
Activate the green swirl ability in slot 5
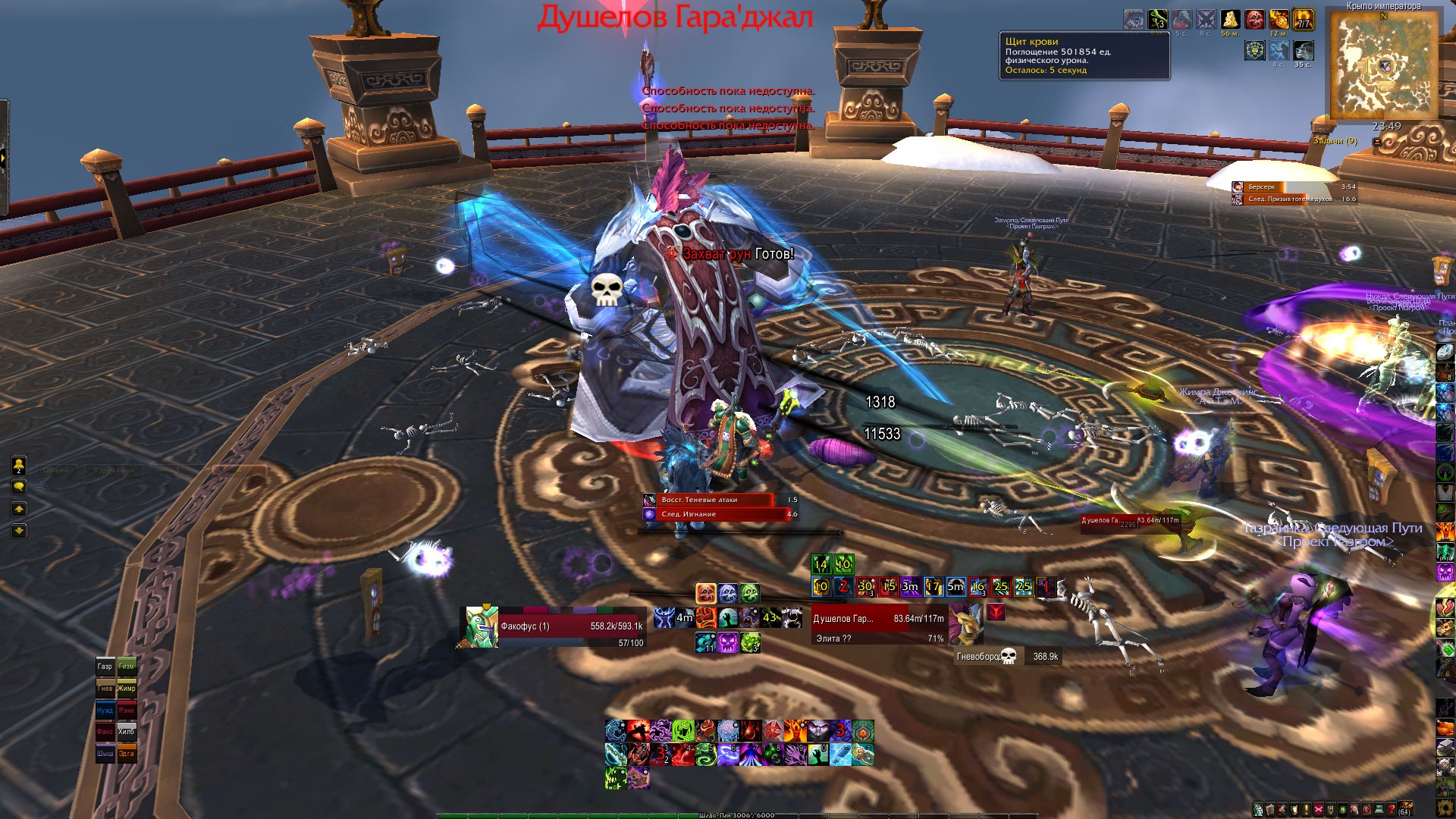(x=706, y=754)
